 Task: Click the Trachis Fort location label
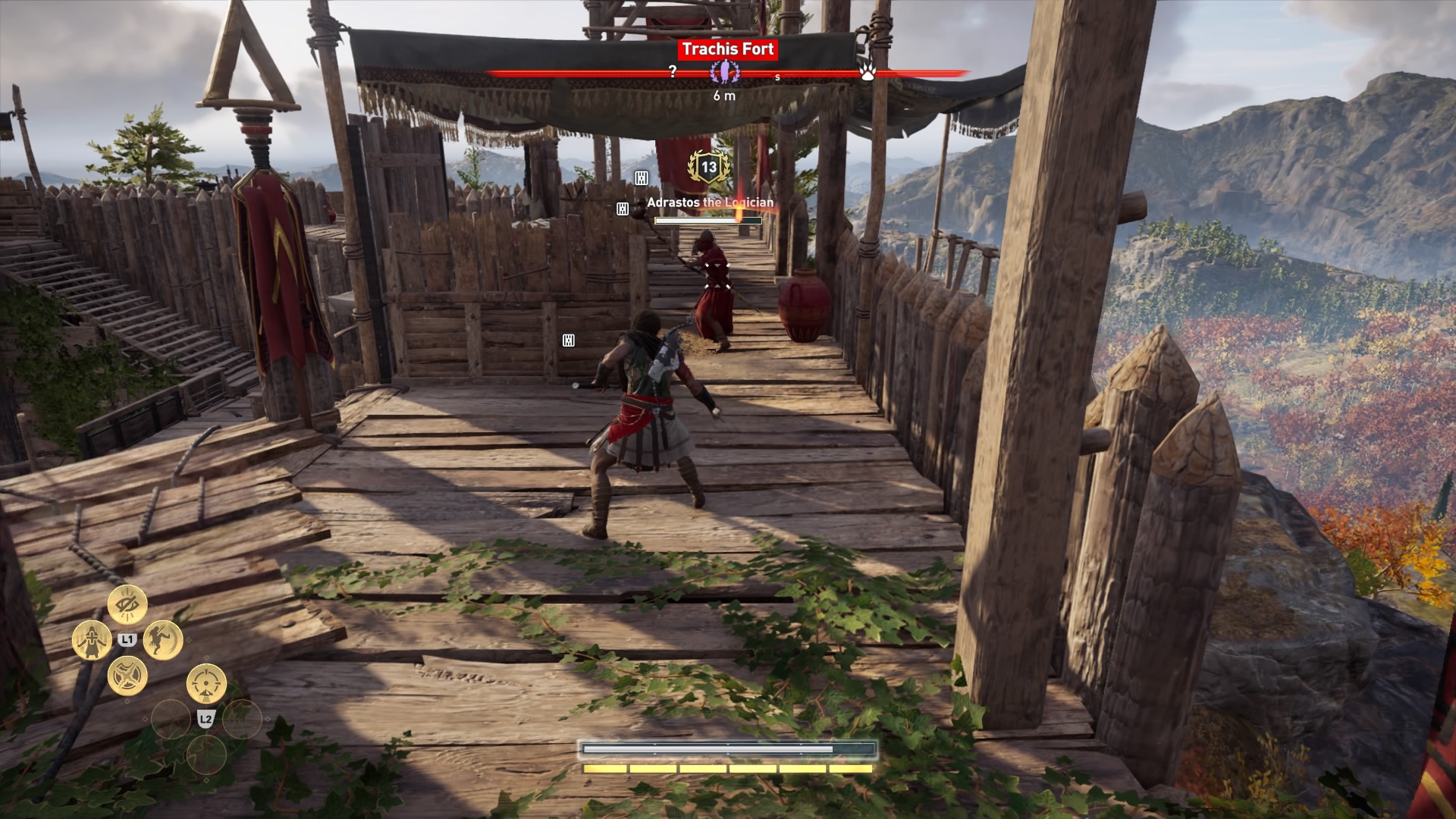(x=727, y=50)
